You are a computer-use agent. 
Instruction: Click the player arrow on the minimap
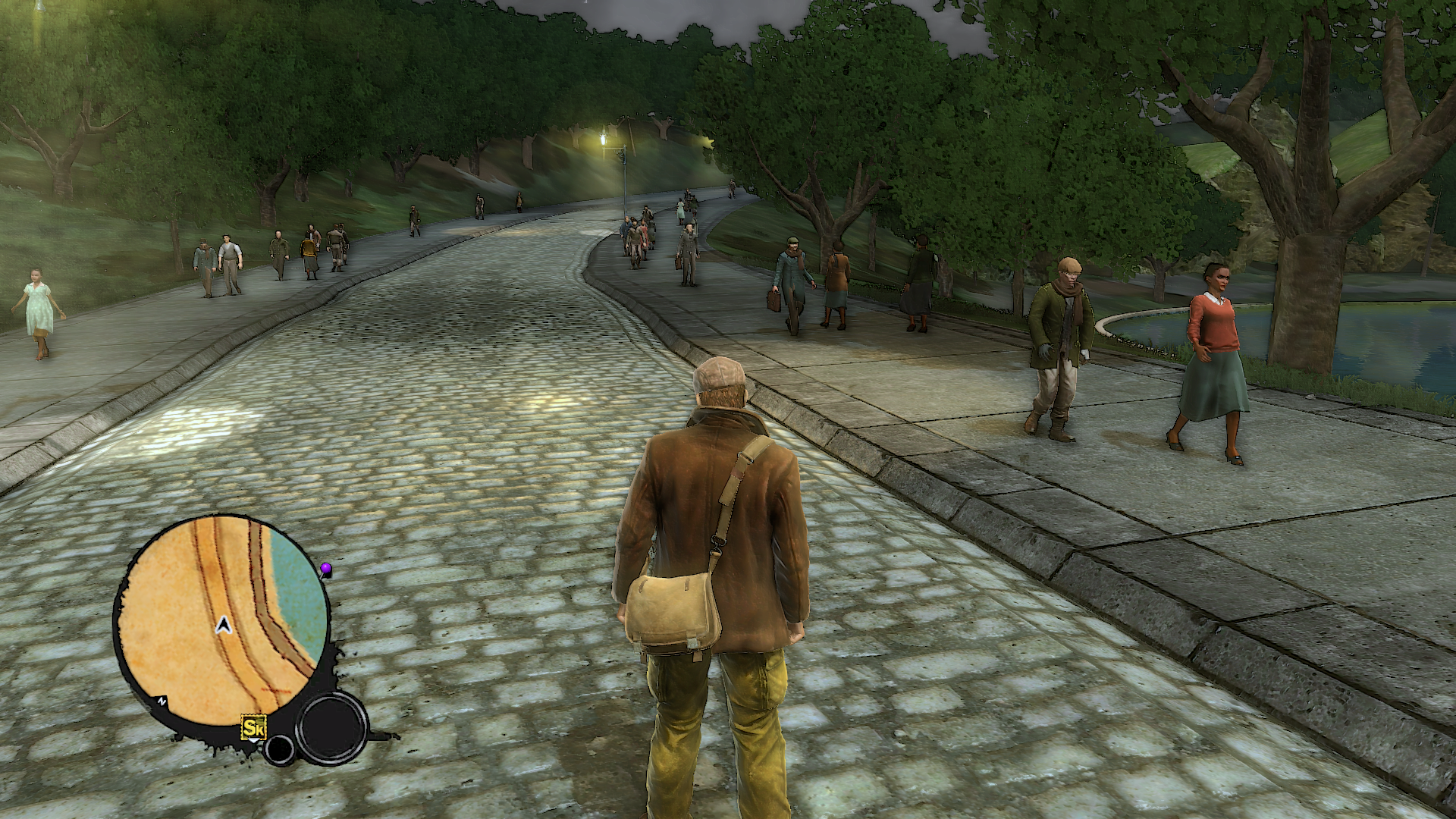click(223, 626)
